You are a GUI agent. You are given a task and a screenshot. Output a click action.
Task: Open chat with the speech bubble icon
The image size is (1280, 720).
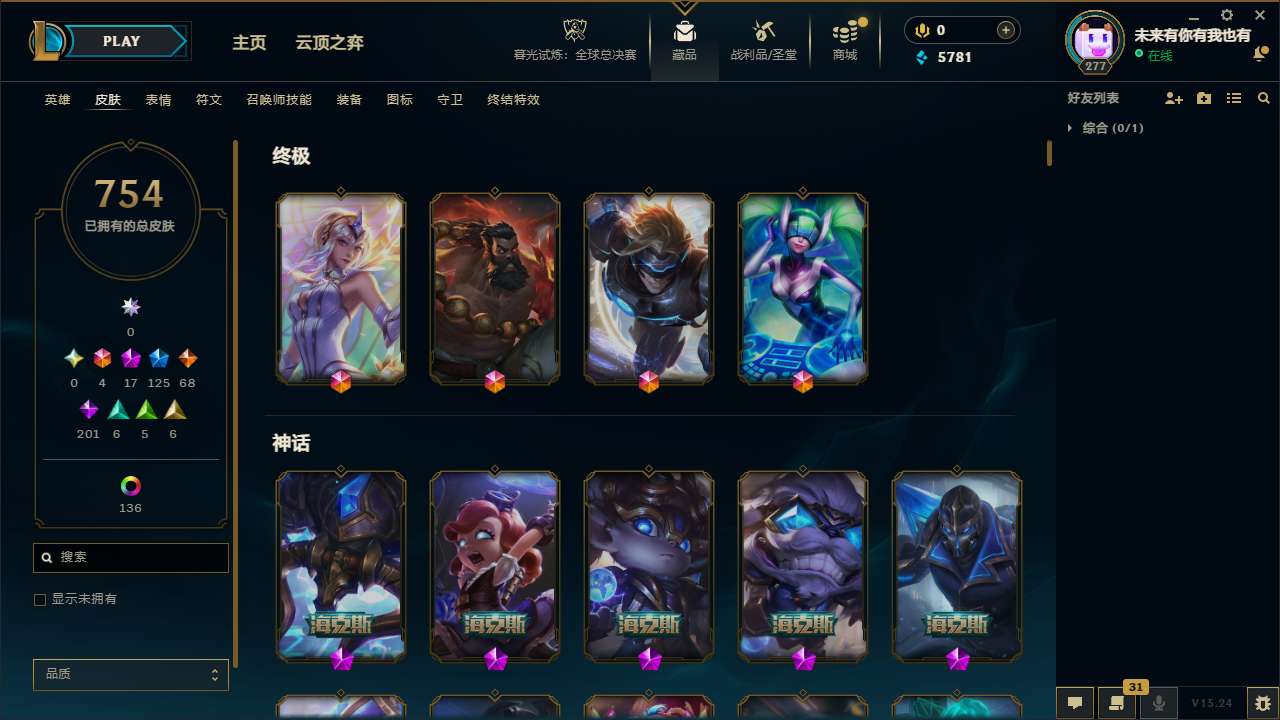pyautogui.click(x=1075, y=702)
